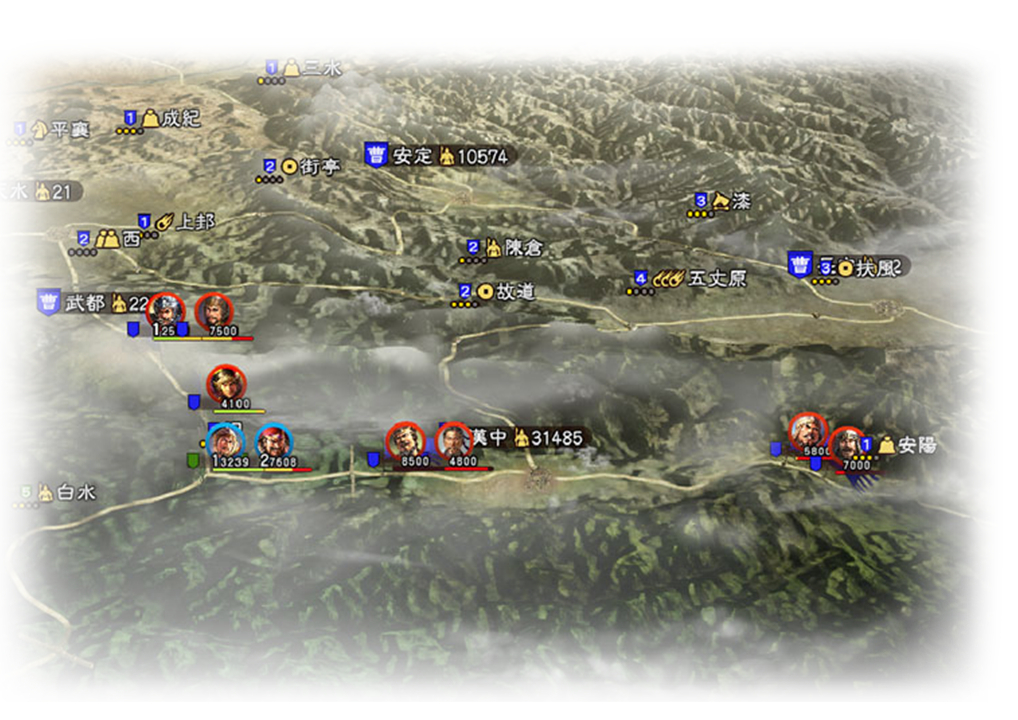Select the 成紀 map marker
Viewport: 1018px width, 720px height.
coord(180,119)
